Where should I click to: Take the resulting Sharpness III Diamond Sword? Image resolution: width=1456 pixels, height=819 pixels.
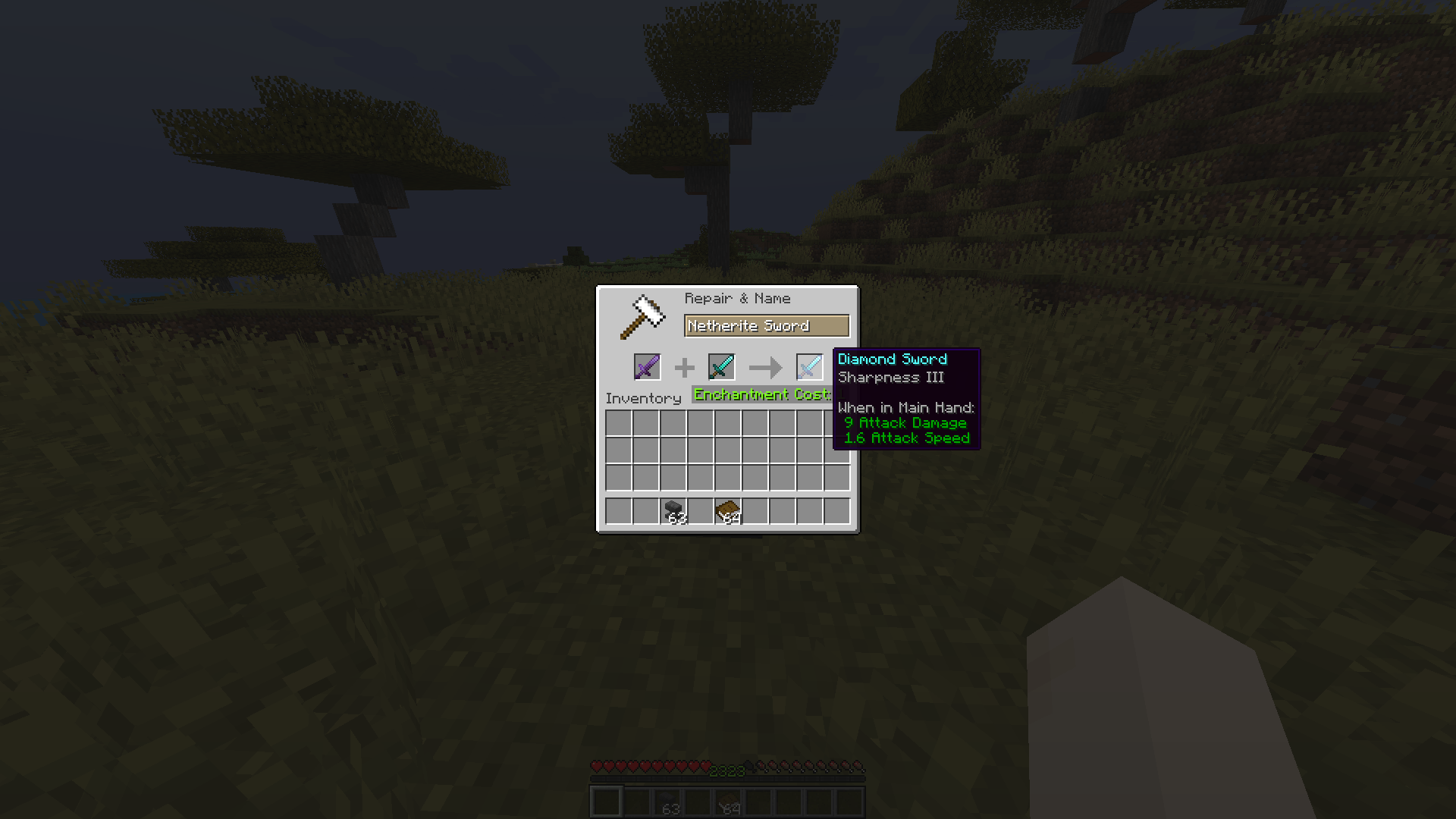[808, 367]
